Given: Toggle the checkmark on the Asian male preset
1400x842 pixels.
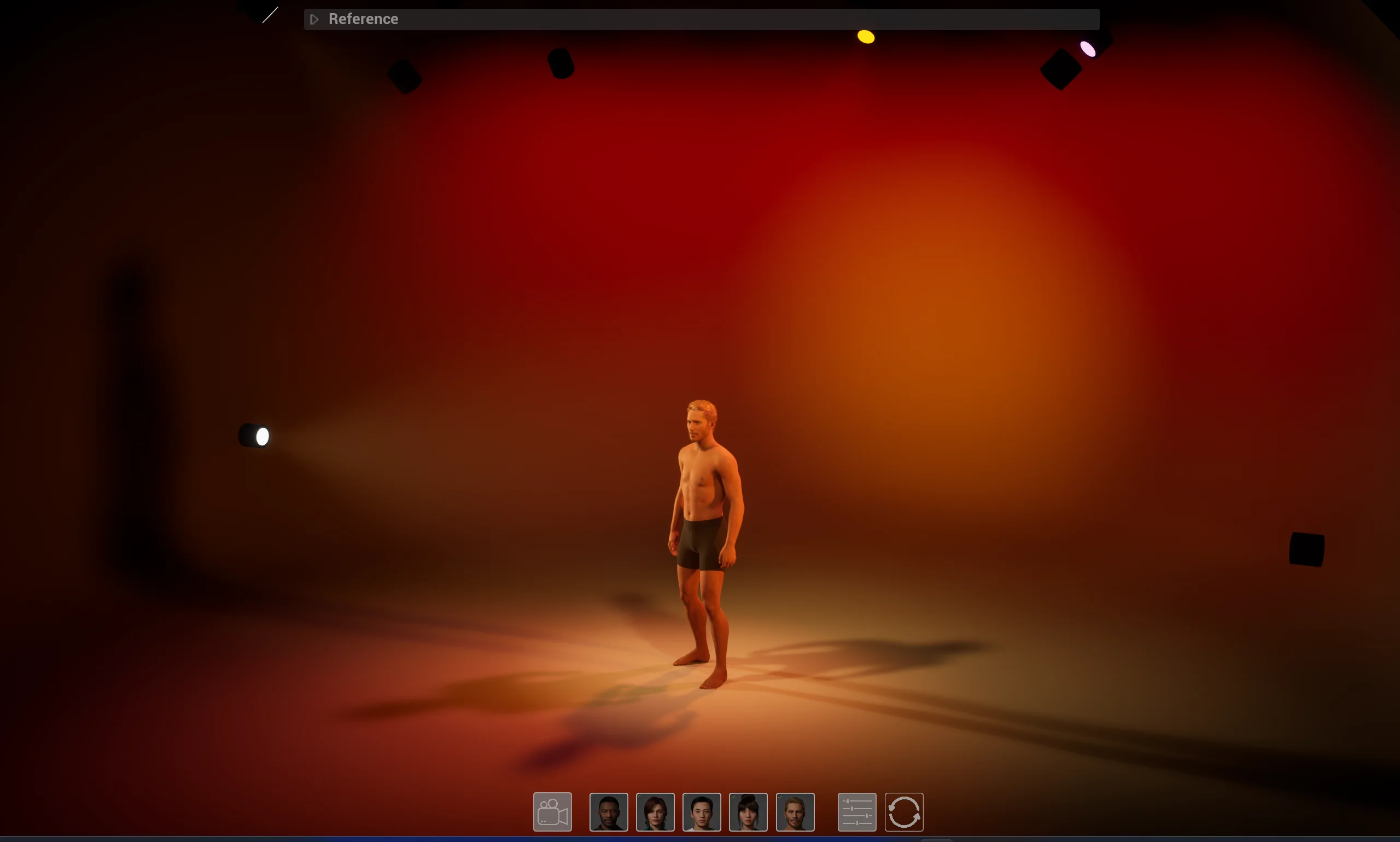Looking at the screenshot, I should coord(686,797).
